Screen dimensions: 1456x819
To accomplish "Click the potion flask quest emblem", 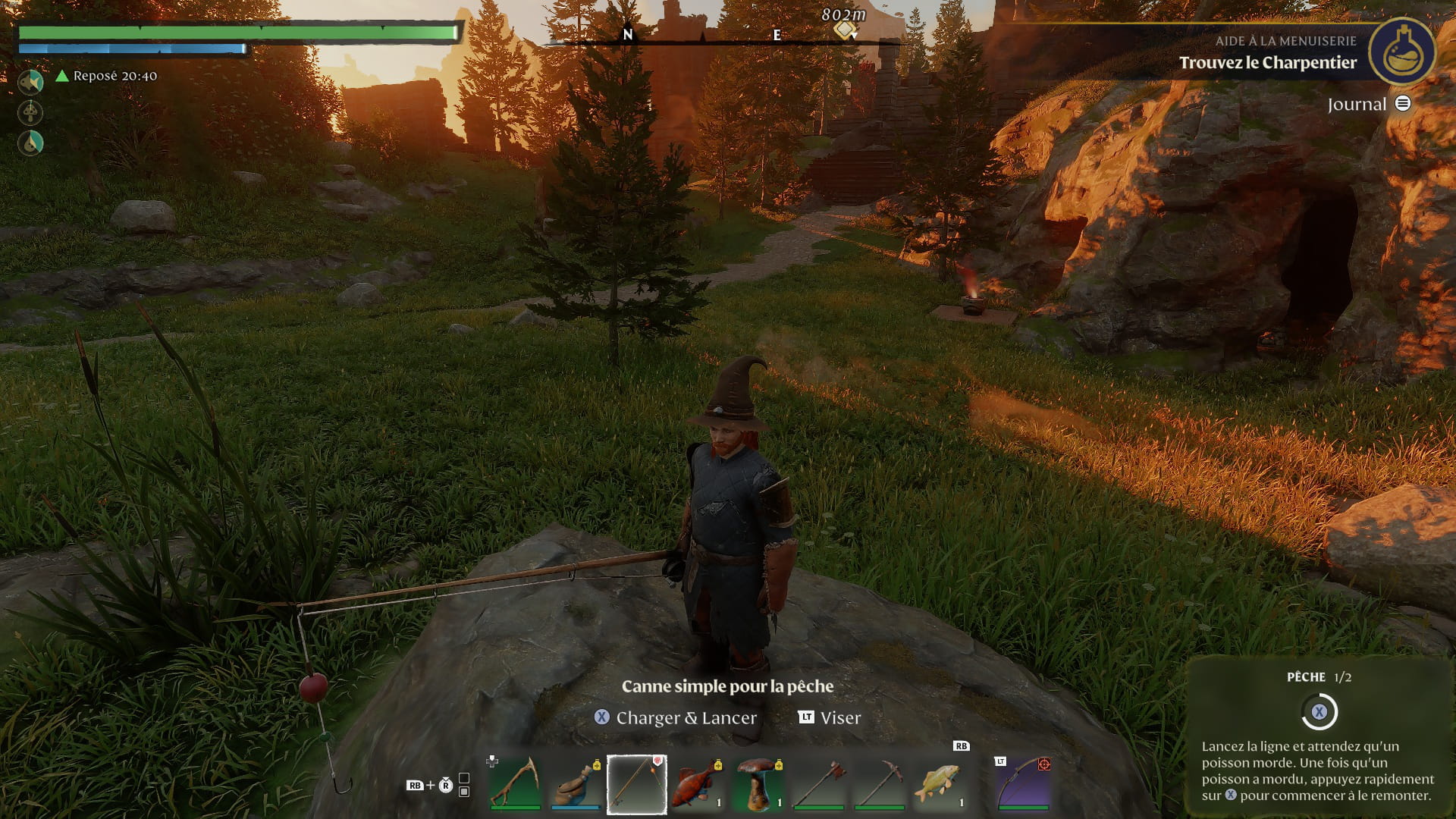I will 1401,52.
